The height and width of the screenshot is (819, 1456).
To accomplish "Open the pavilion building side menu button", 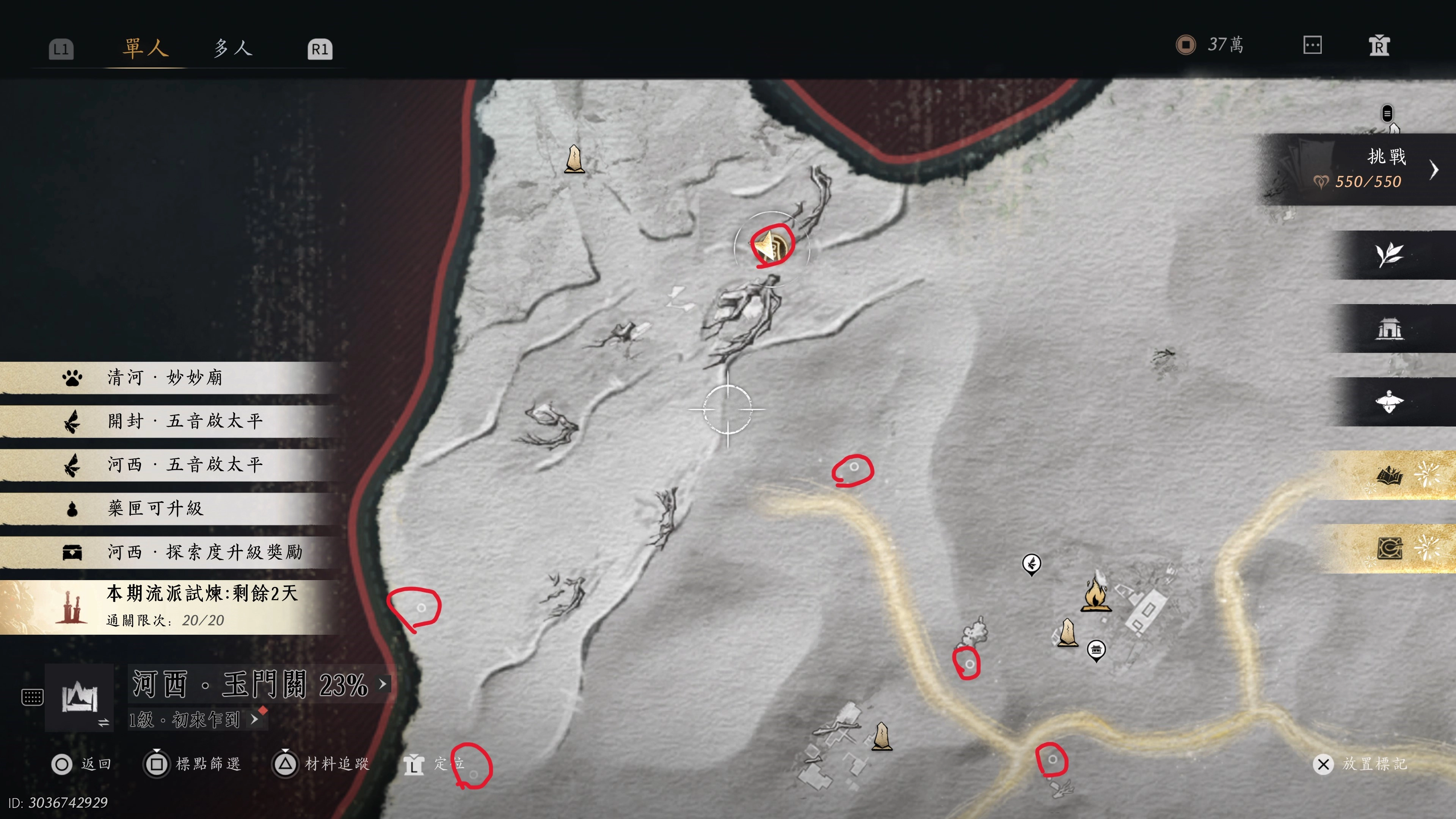I will [1389, 328].
